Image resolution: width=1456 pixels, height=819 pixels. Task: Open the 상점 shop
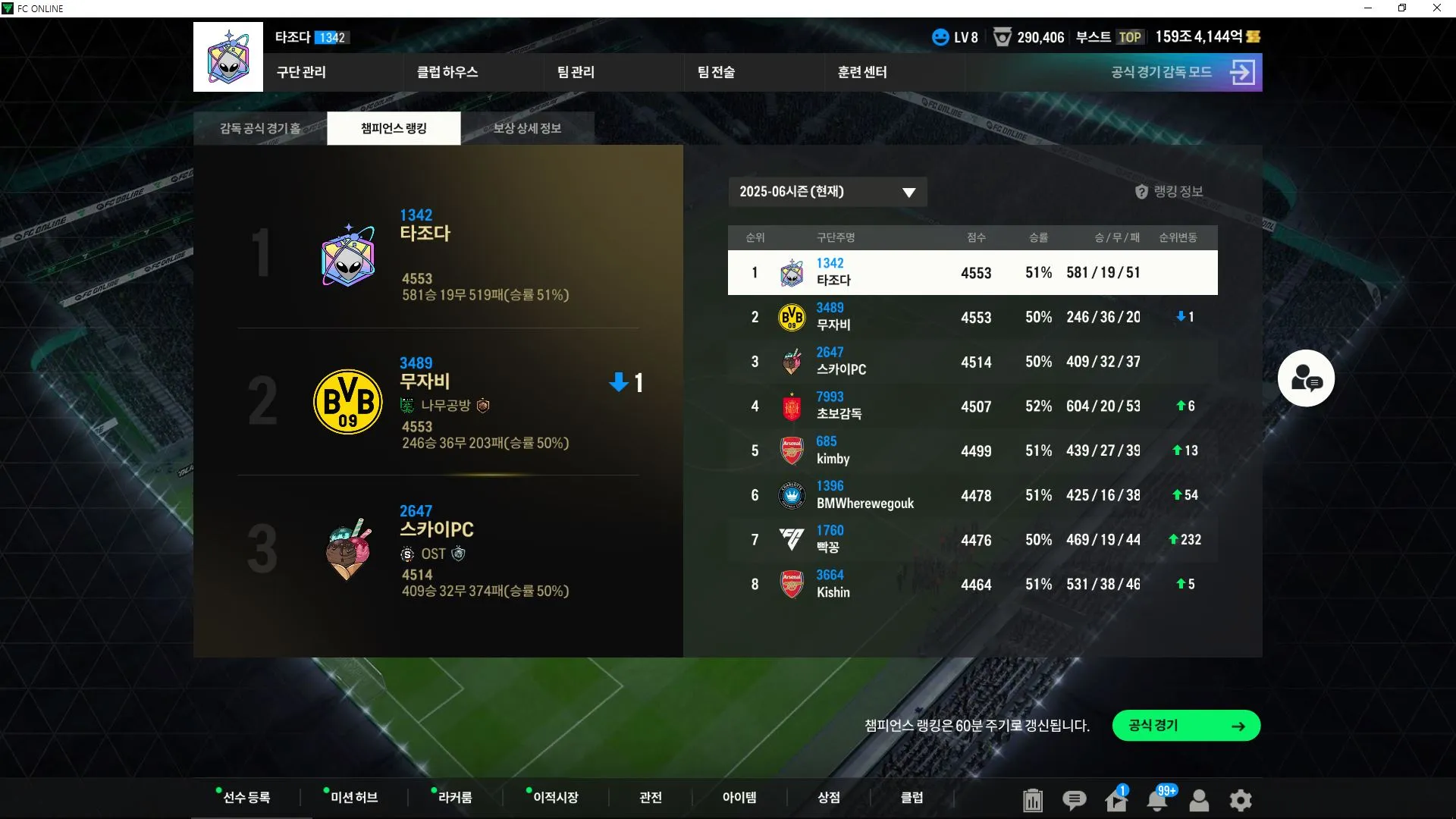[828, 798]
